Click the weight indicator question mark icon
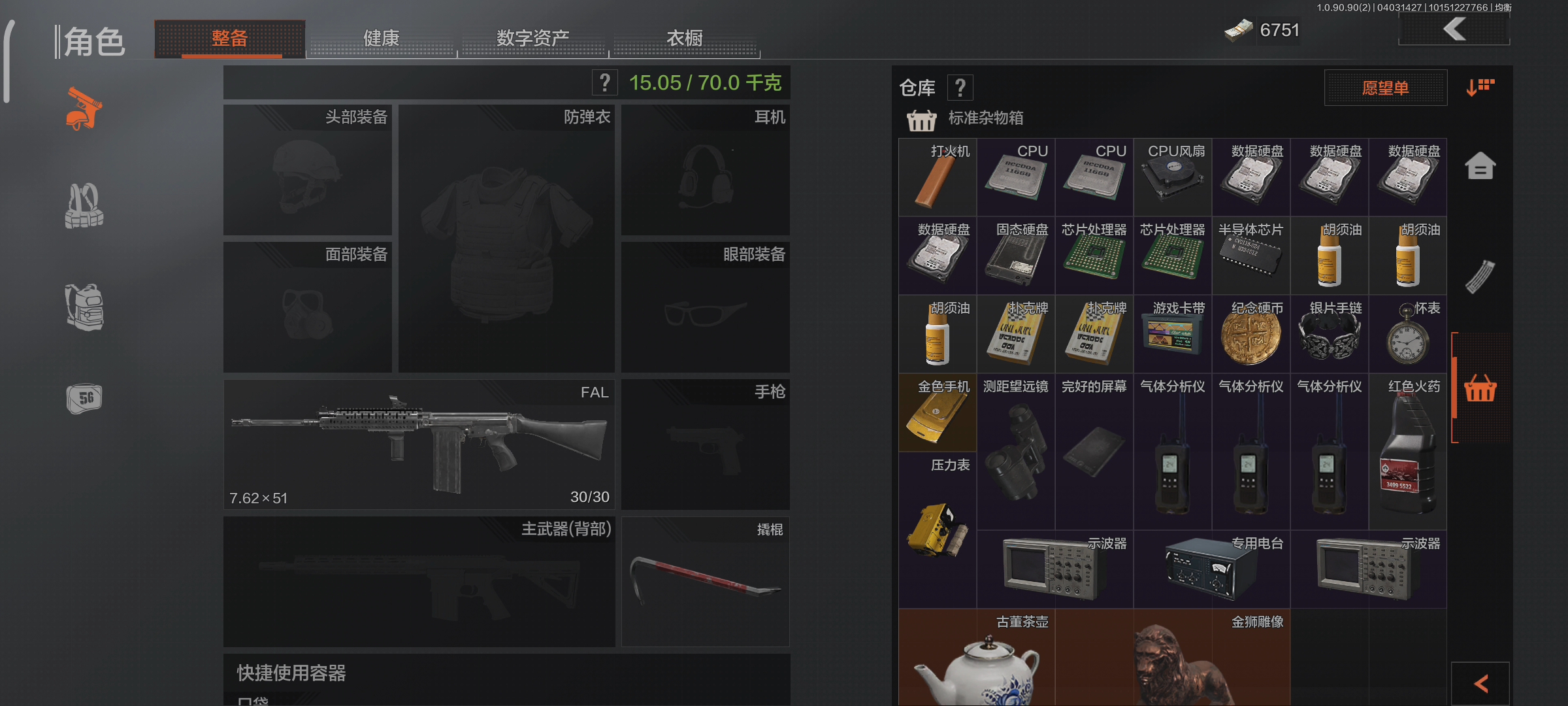 click(x=604, y=82)
